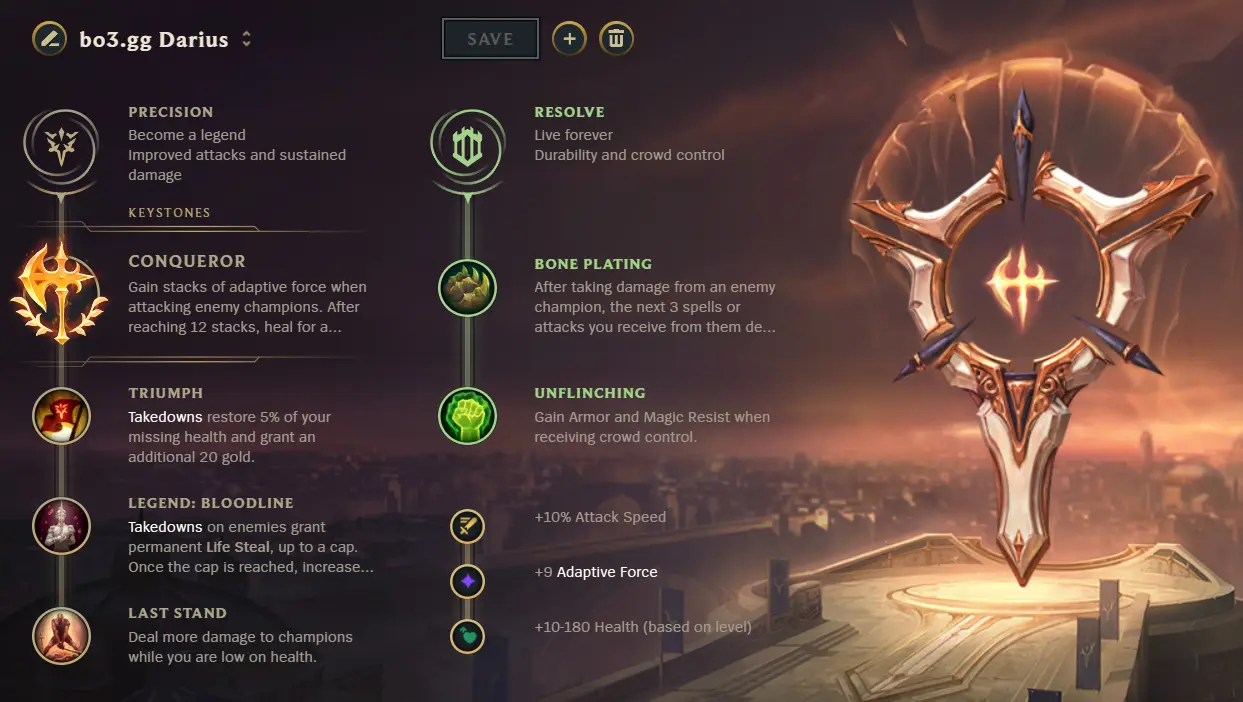Select the Triumph rune
Image resolution: width=1243 pixels, height=702 pixels.
tap(61, 416)
